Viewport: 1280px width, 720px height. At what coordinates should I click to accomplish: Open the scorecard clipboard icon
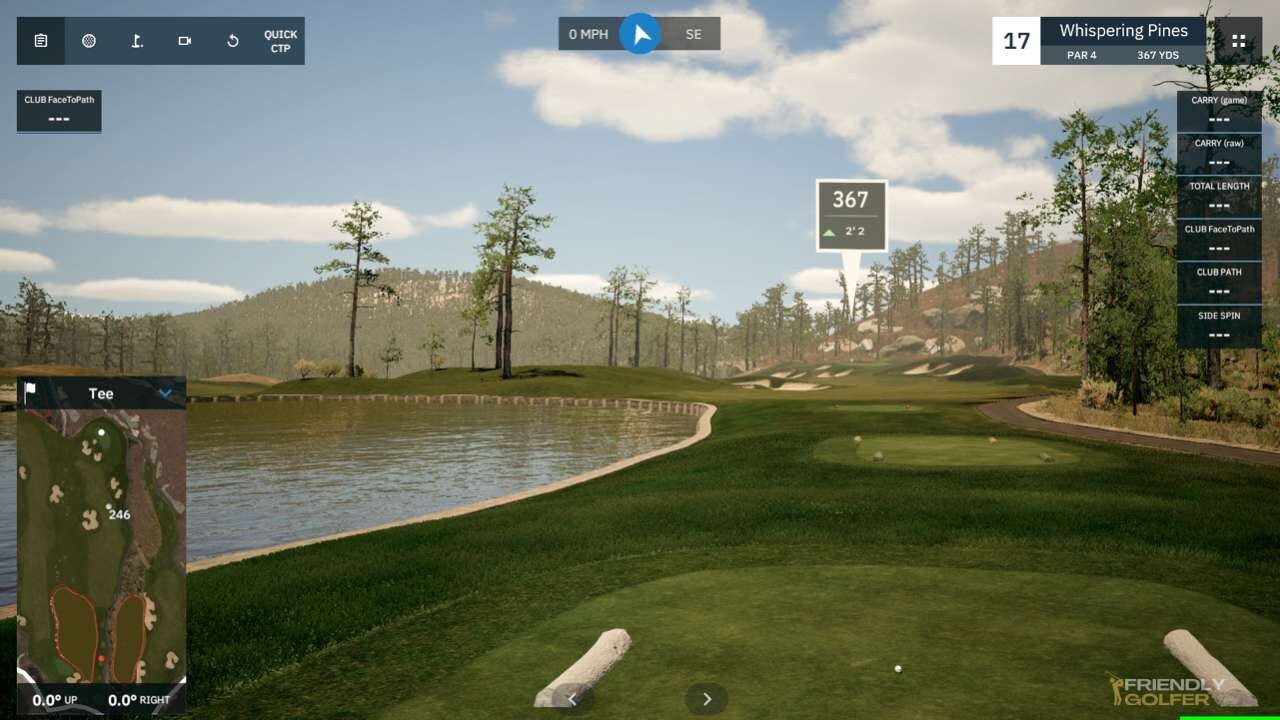pyautogui.click(x=41, y=41)
